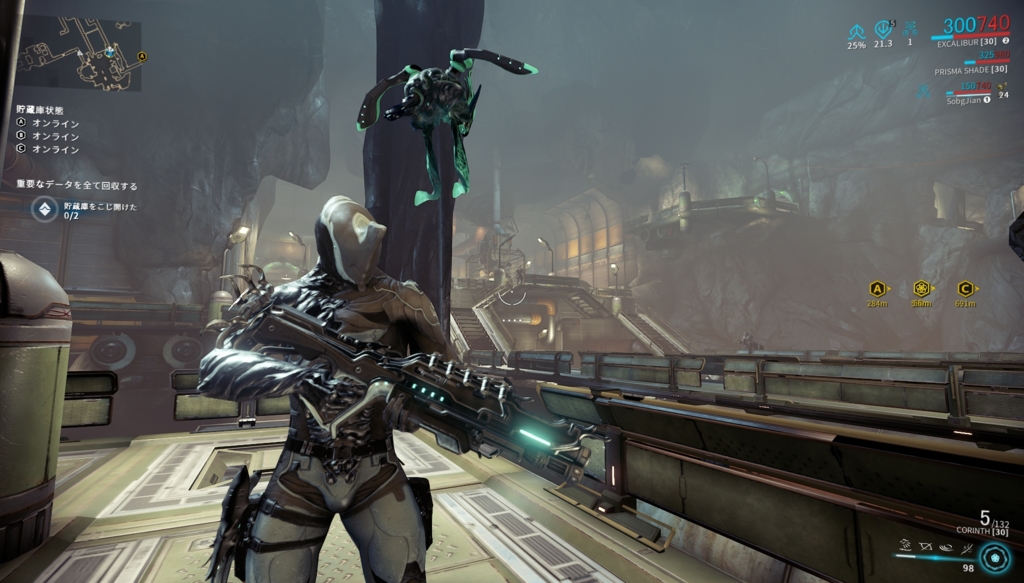Activate Excalibur's second ability icon

point(924,546)
